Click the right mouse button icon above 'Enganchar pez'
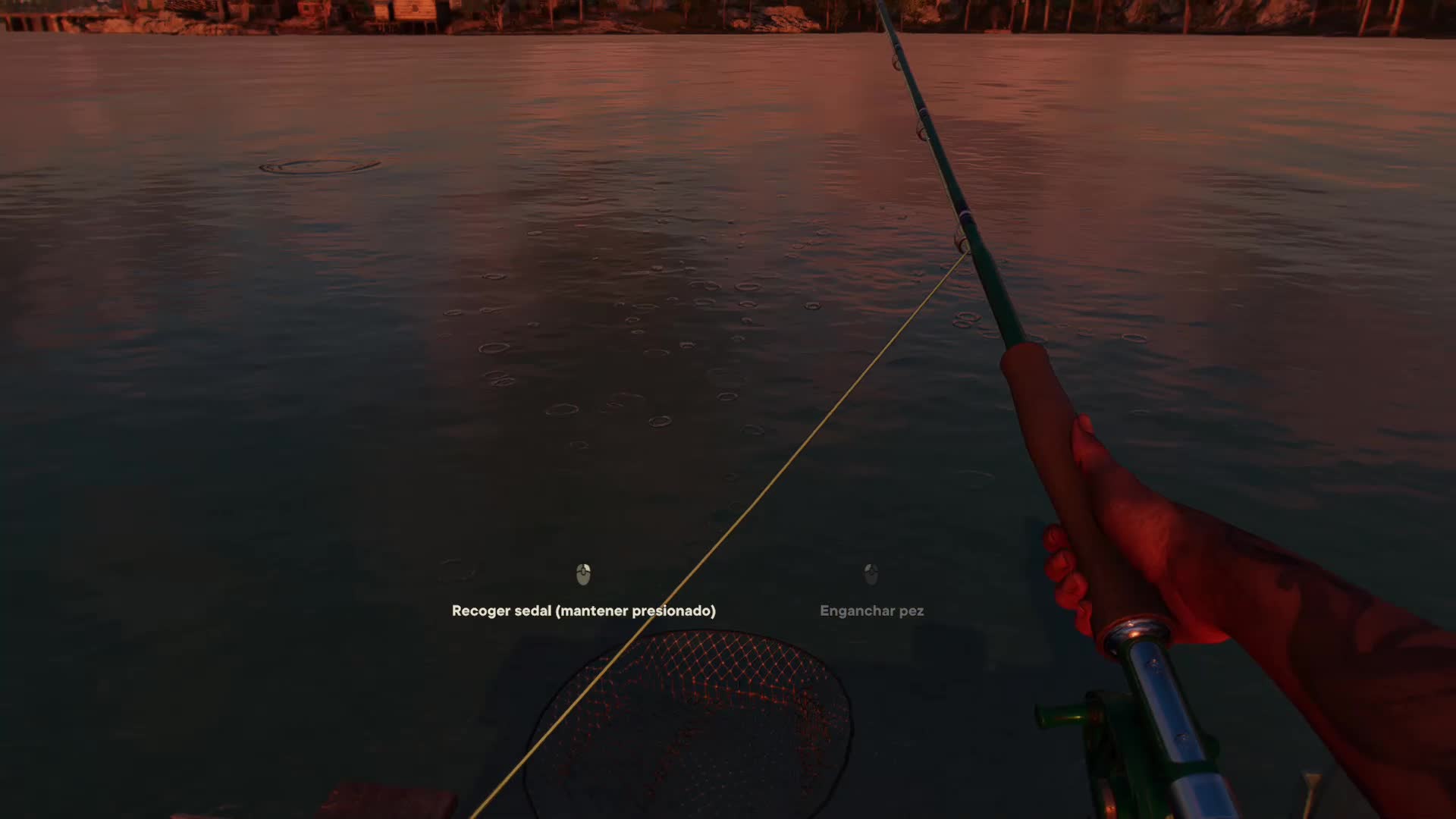 871,576
